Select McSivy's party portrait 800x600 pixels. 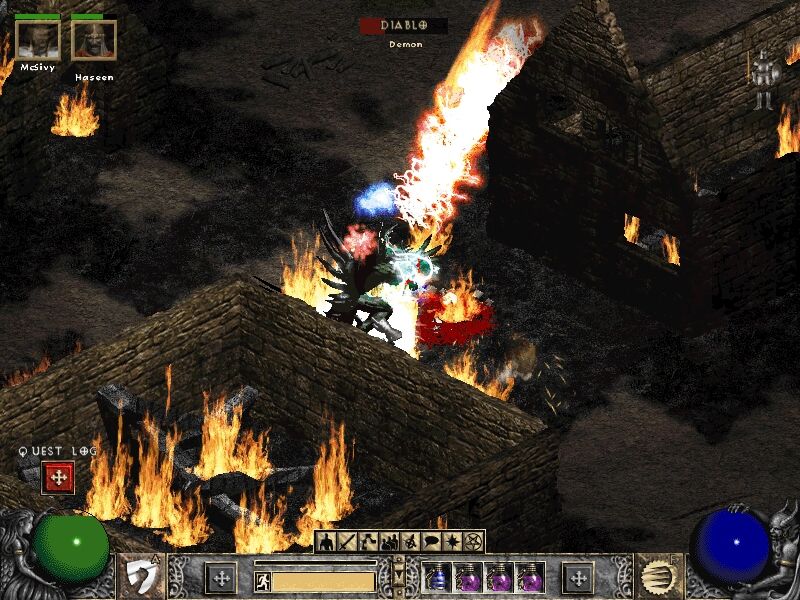tap(37, 40)
